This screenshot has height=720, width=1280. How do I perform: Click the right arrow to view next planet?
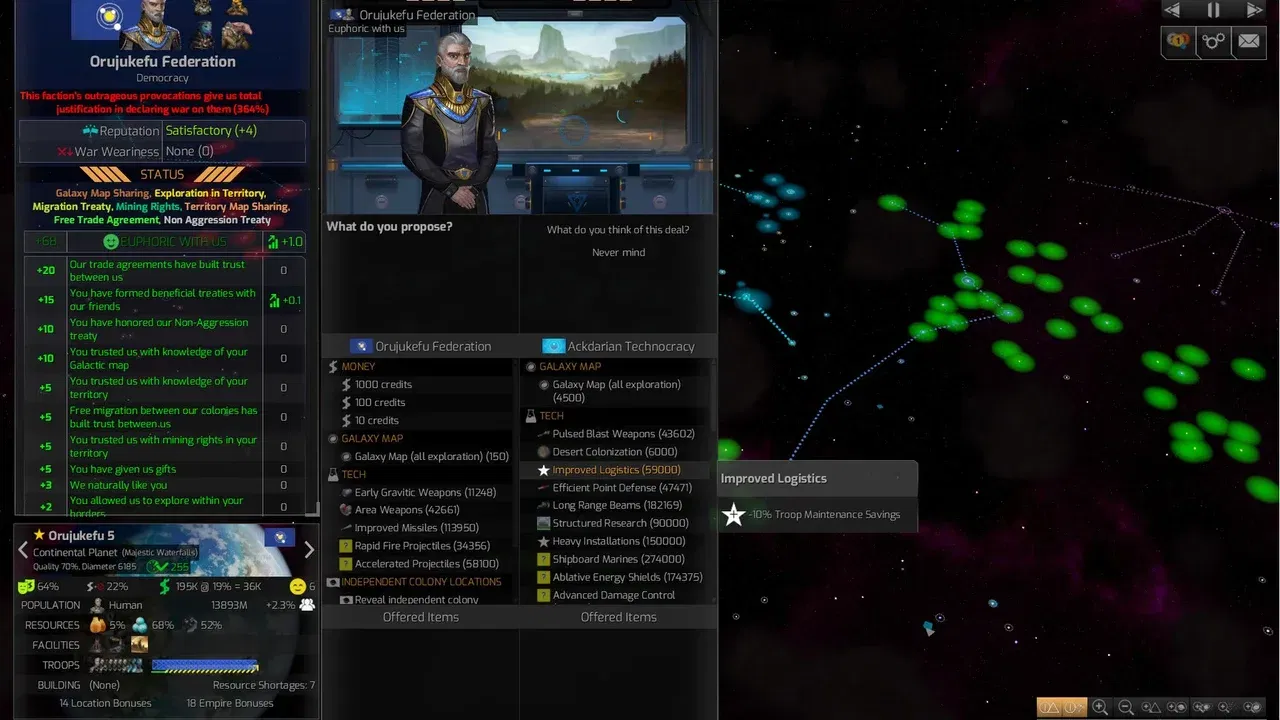(x=309, y=549)
